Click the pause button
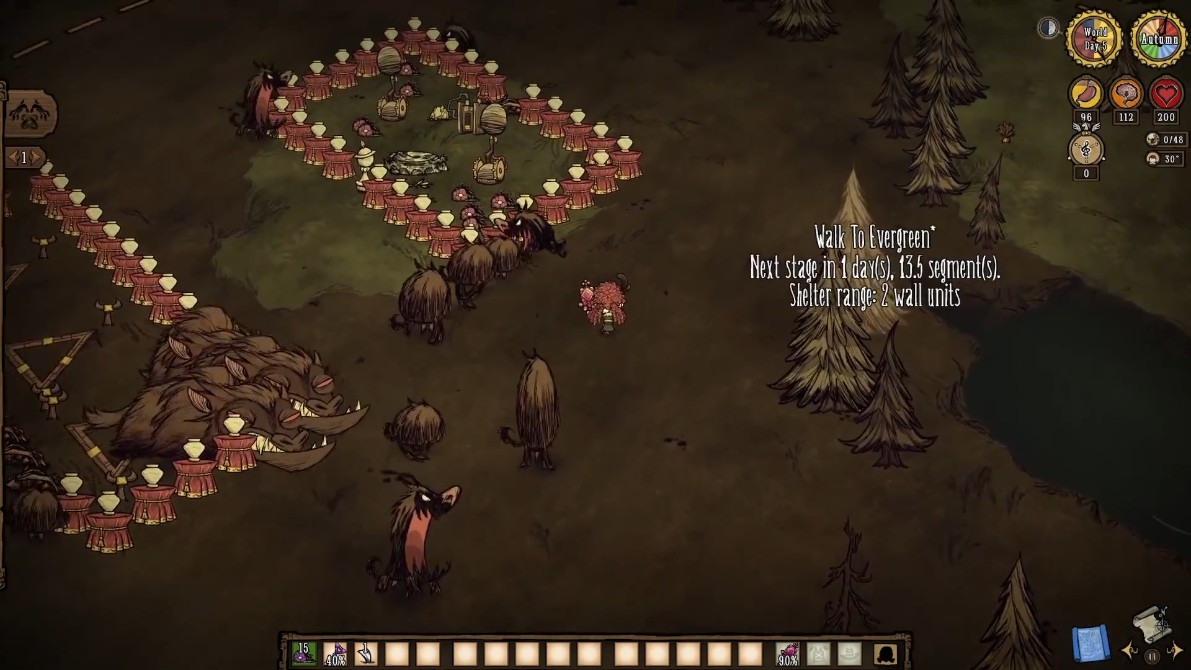The image size is (1191, 670). [x=1151, y=656]
